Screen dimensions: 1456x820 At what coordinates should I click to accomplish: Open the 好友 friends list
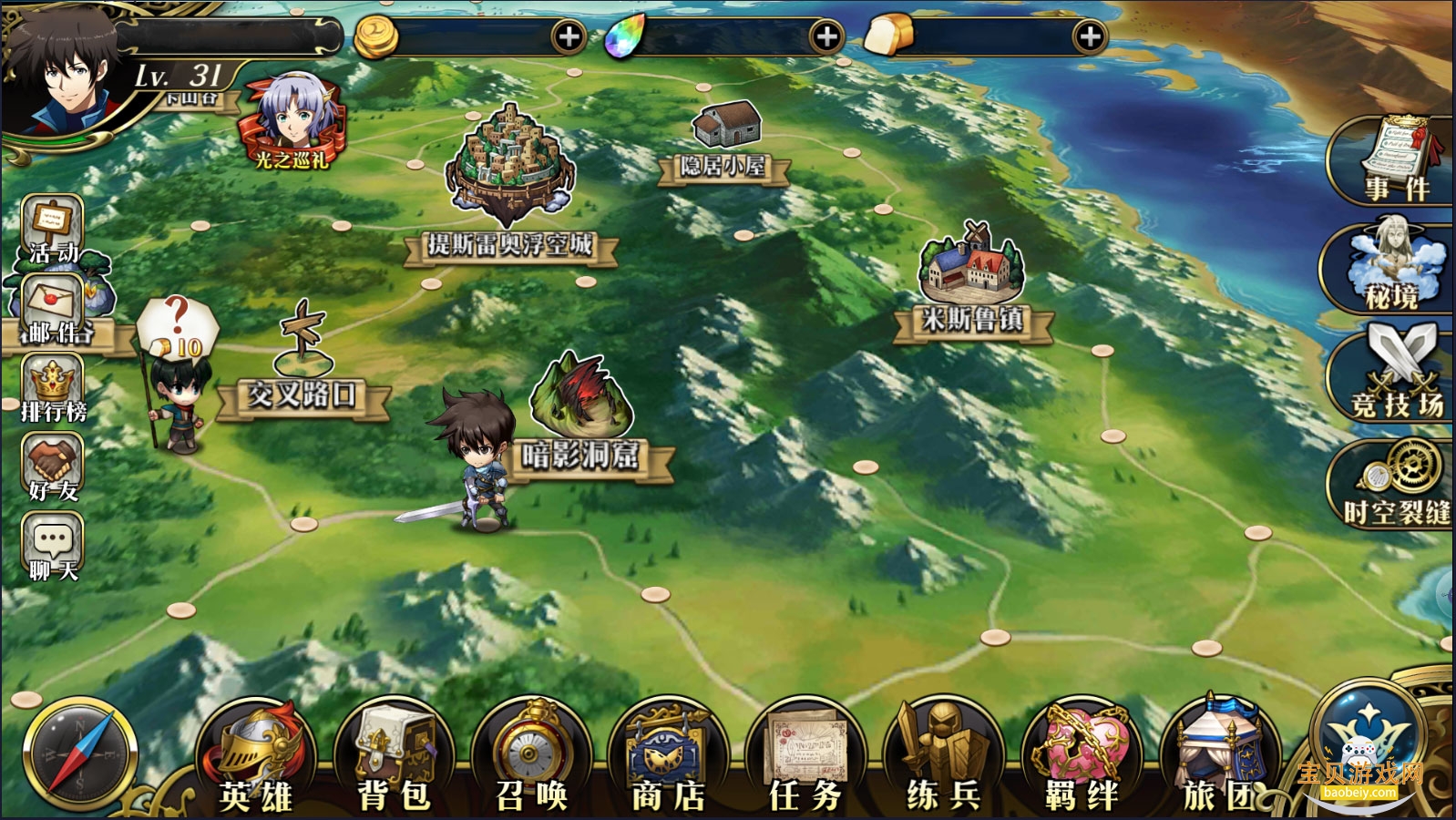coord(53,467)
